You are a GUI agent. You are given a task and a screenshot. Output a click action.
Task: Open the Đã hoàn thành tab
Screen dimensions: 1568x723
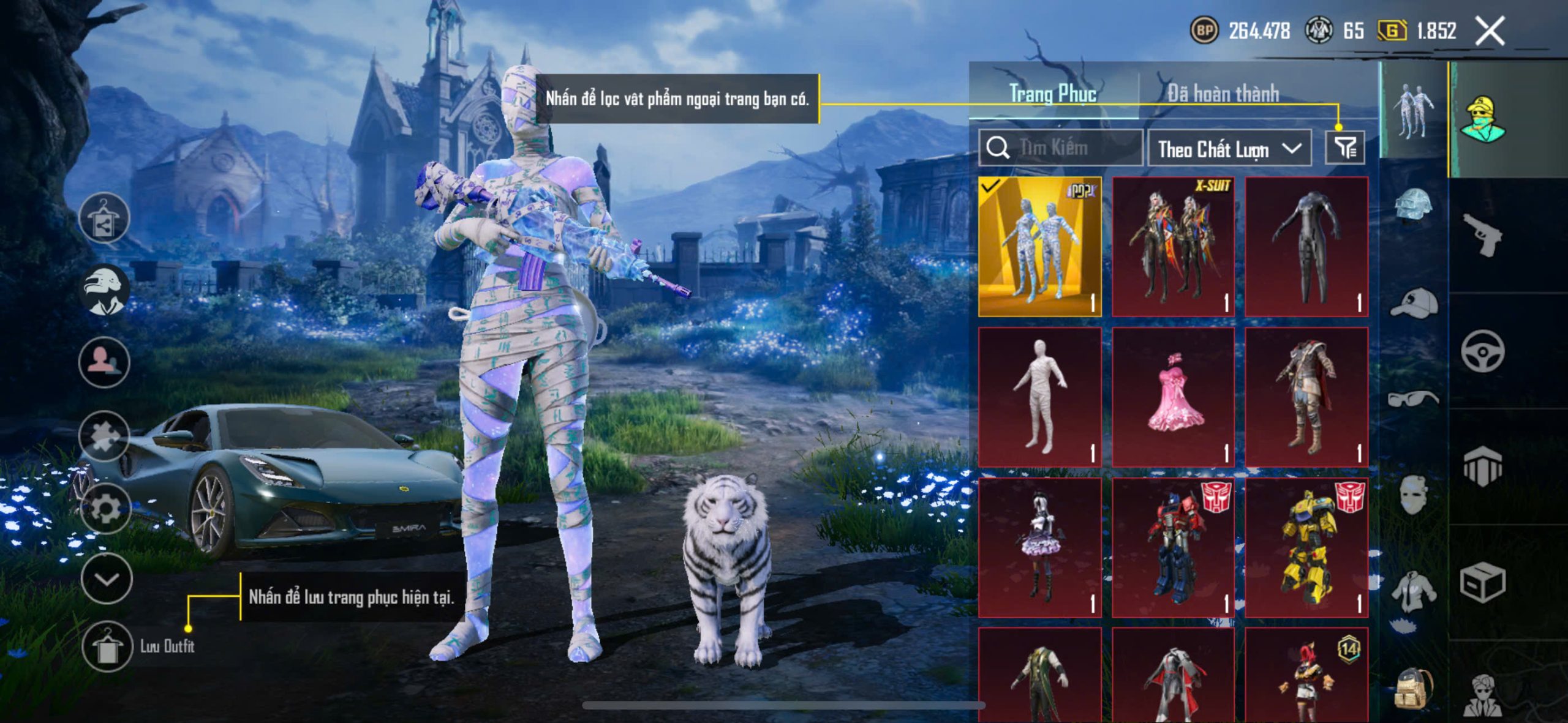coord(1223,94)
